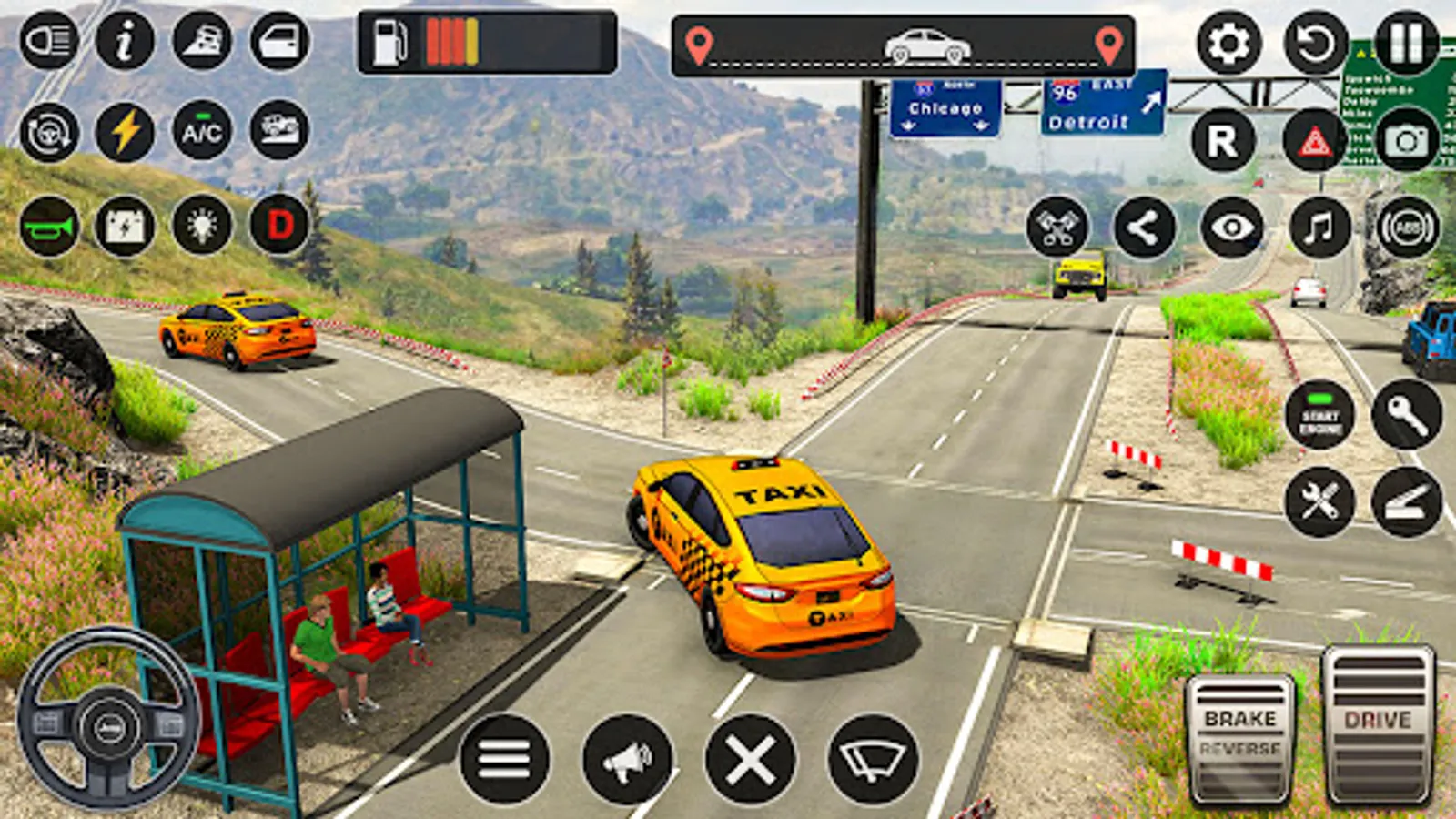Screen dimensions: 1456x819
Task: Honk the green horn button
Action: (49, 226)
